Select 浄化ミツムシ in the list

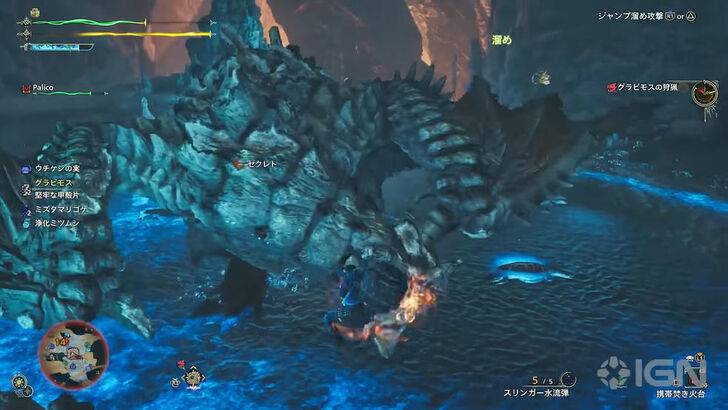coord(57,223)
